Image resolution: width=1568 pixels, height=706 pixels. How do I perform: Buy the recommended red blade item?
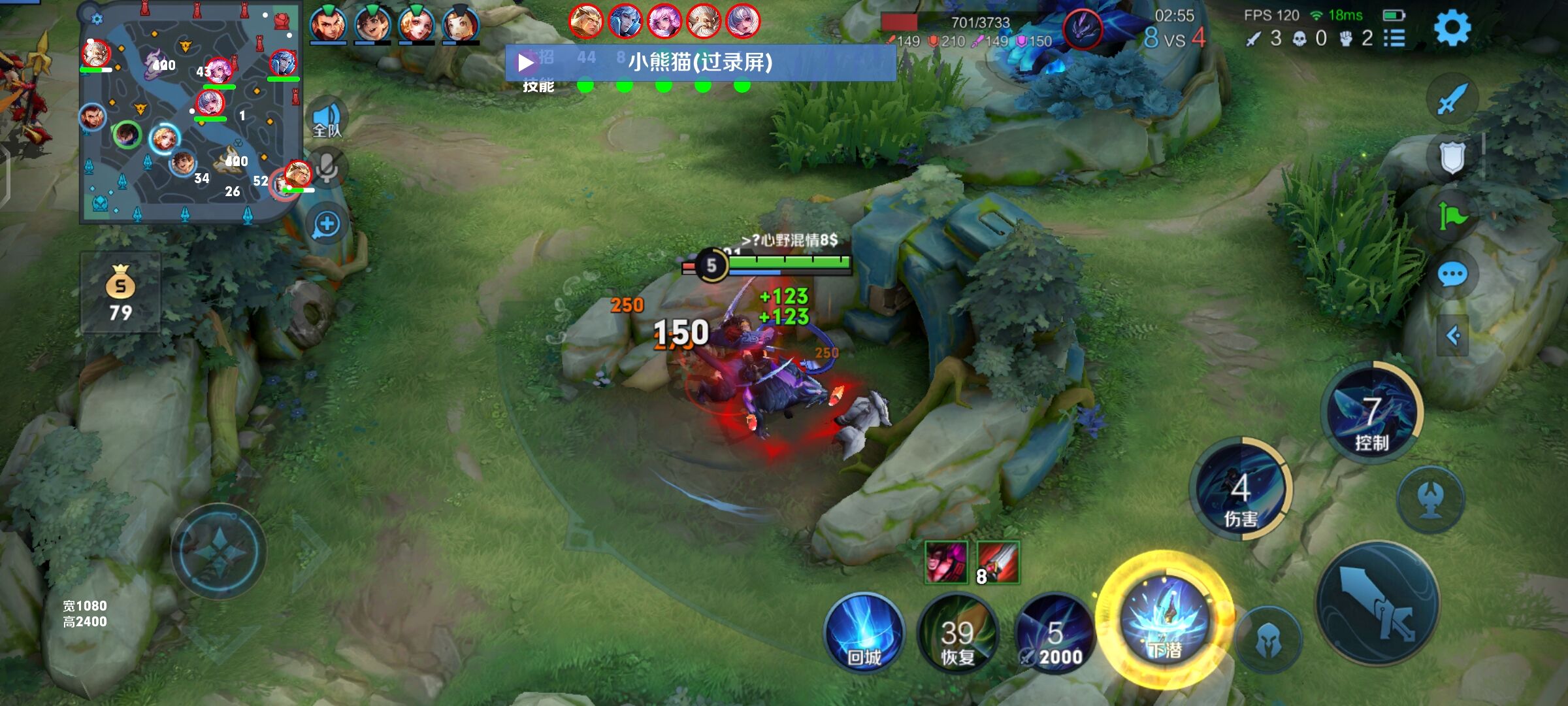[x=998, y=562]
